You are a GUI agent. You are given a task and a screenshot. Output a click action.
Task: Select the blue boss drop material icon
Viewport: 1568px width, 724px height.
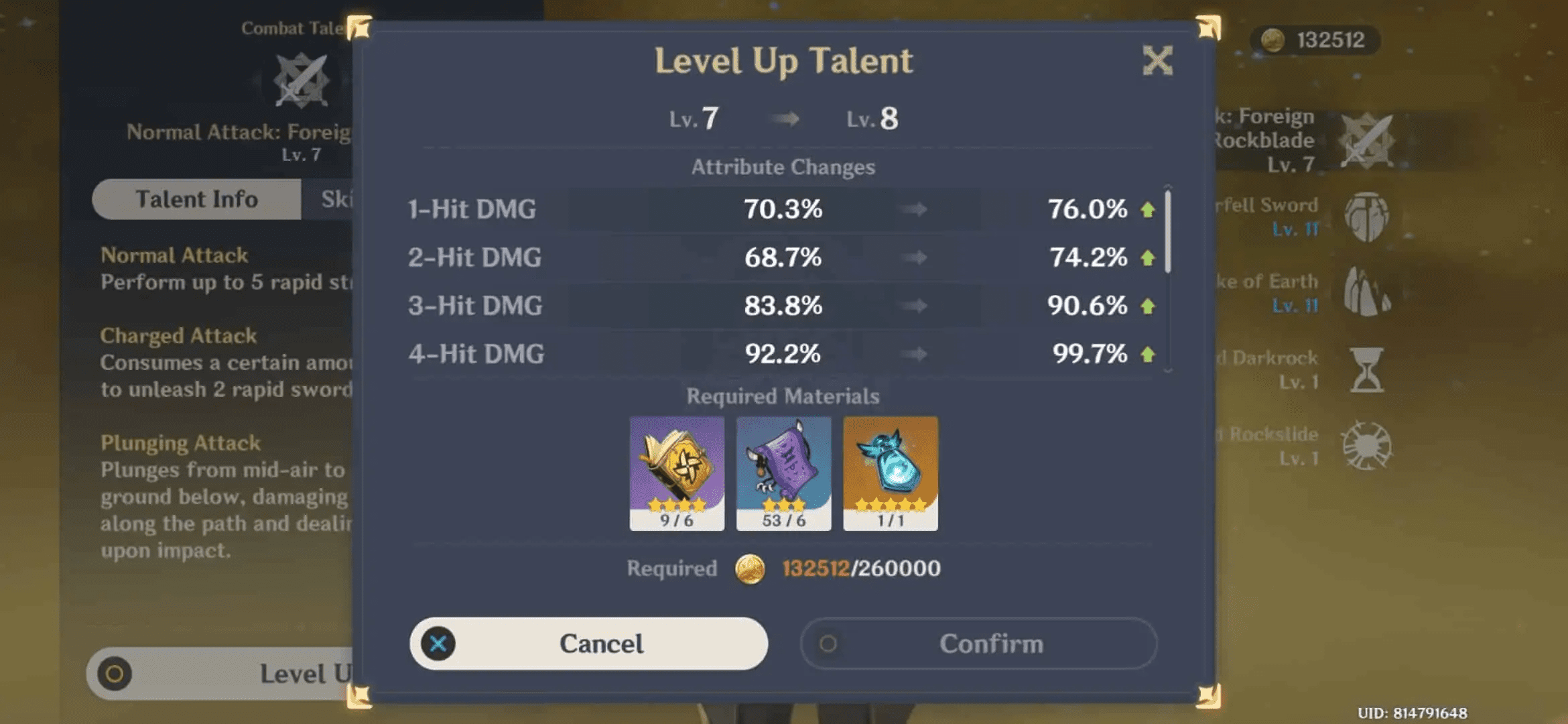point(890,473)
